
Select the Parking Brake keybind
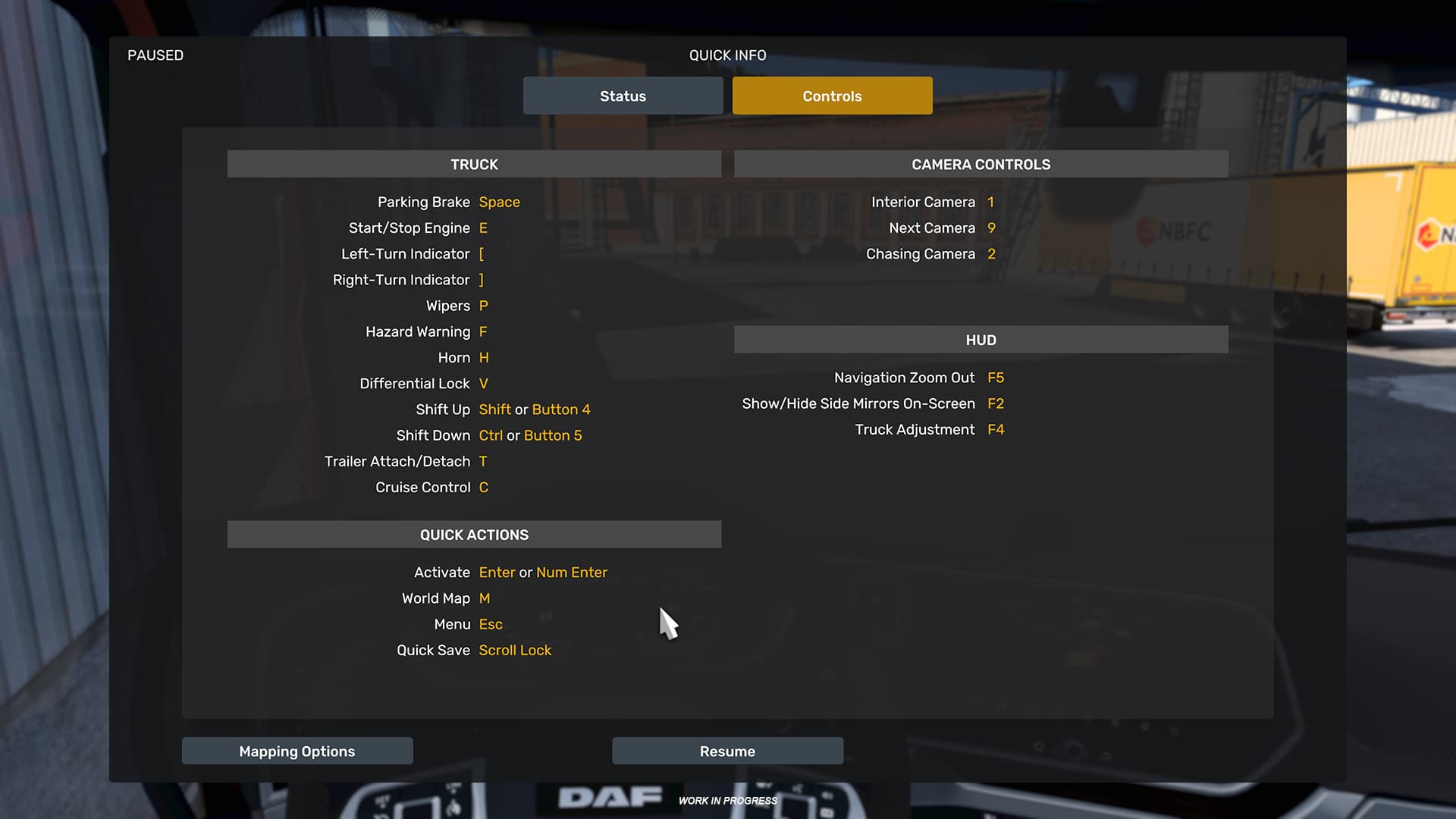tap(499, 202)
